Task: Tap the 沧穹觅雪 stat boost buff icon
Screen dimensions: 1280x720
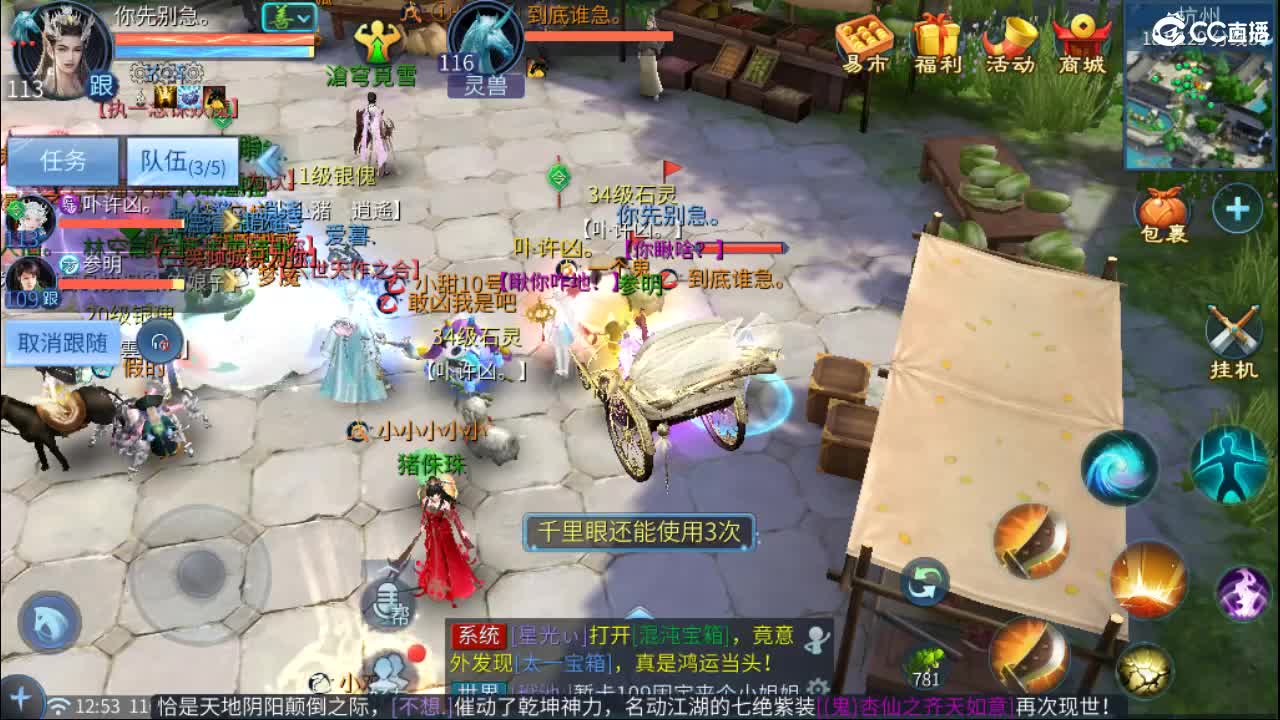Action: (377, 40)
